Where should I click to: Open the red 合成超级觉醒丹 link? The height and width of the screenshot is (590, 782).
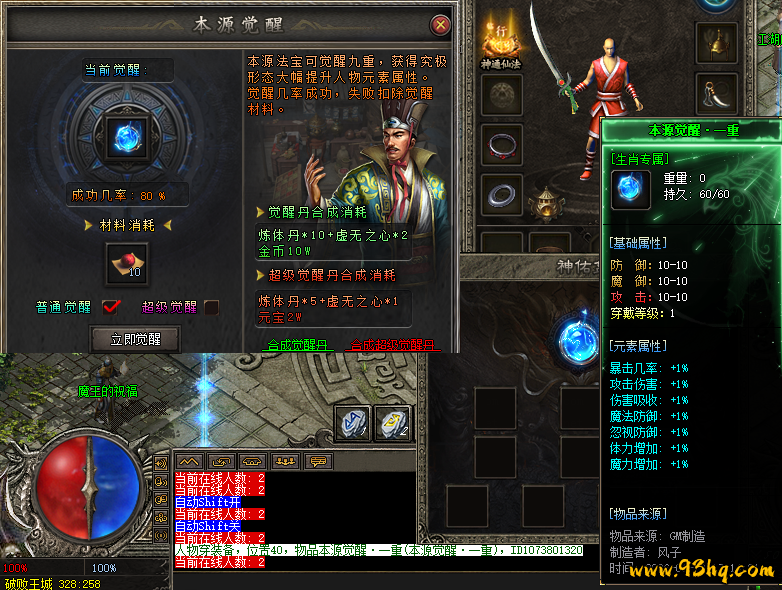point(393,345)
